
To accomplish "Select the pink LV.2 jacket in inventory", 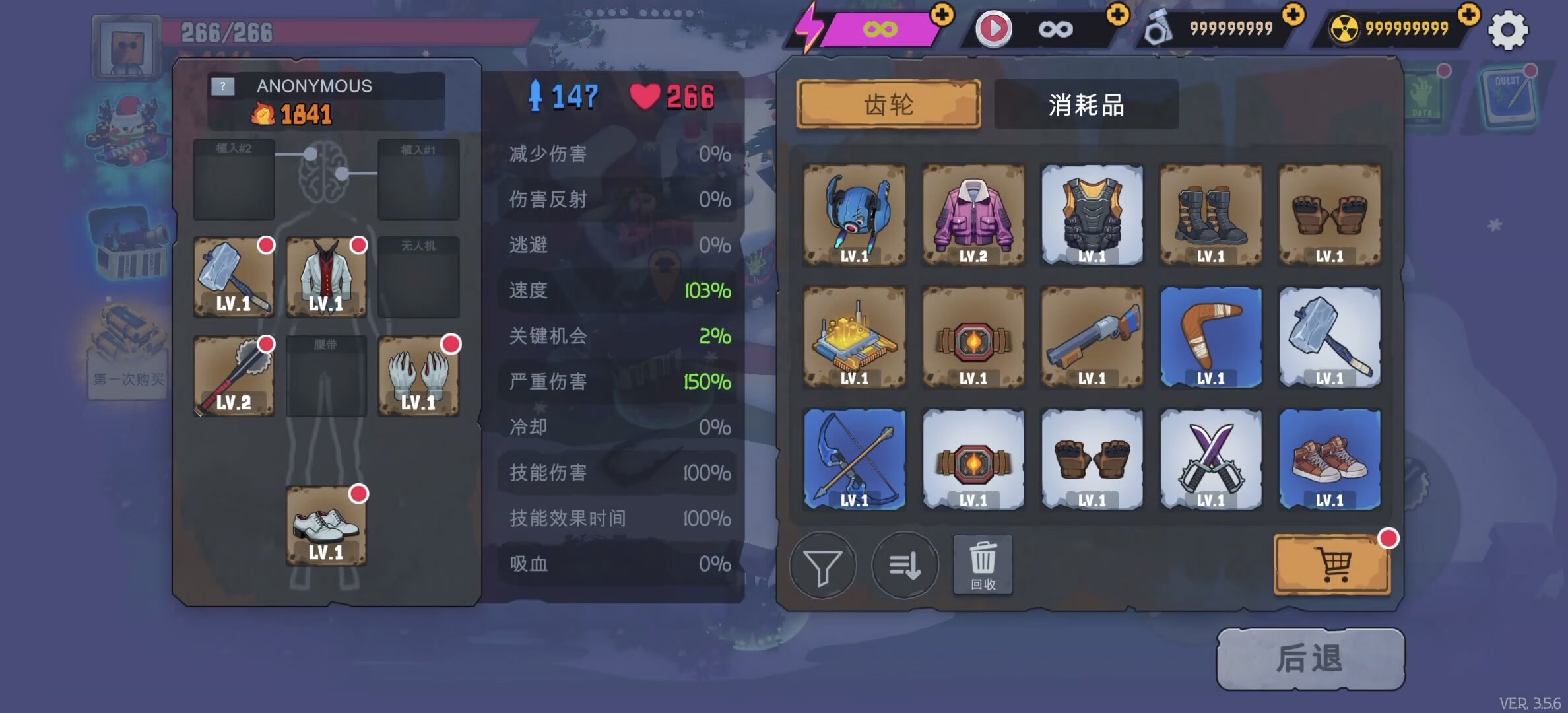I will [x=973, y=215].
